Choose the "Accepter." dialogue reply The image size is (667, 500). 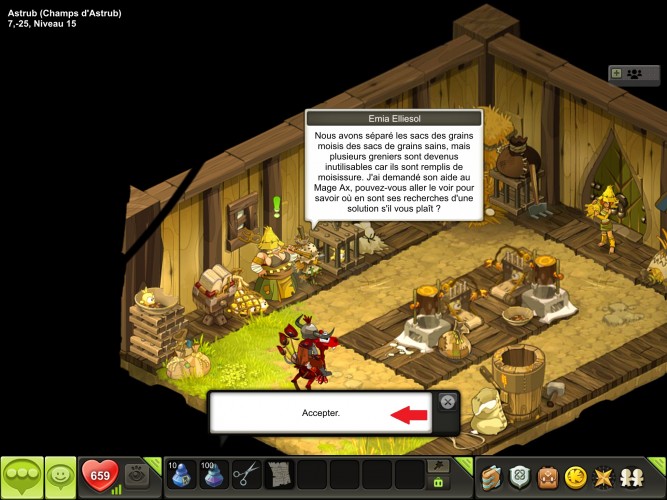[321, 413]
